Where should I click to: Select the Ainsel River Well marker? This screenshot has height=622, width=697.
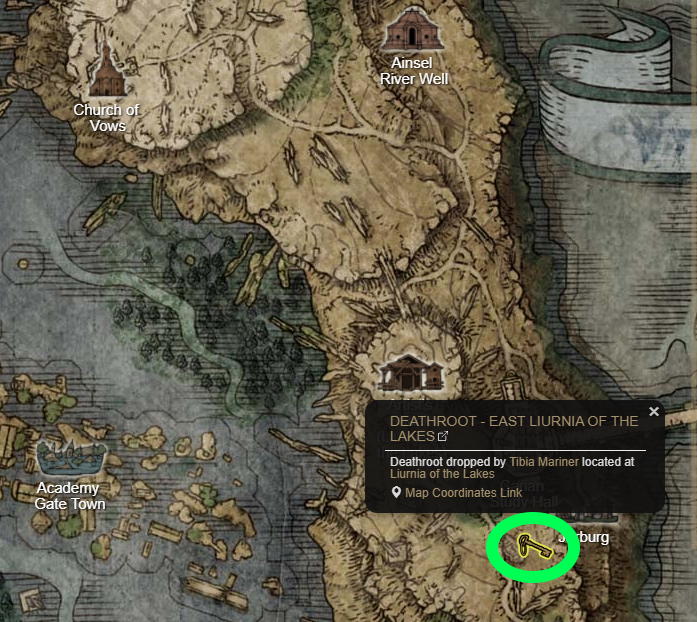click(412, 30)
